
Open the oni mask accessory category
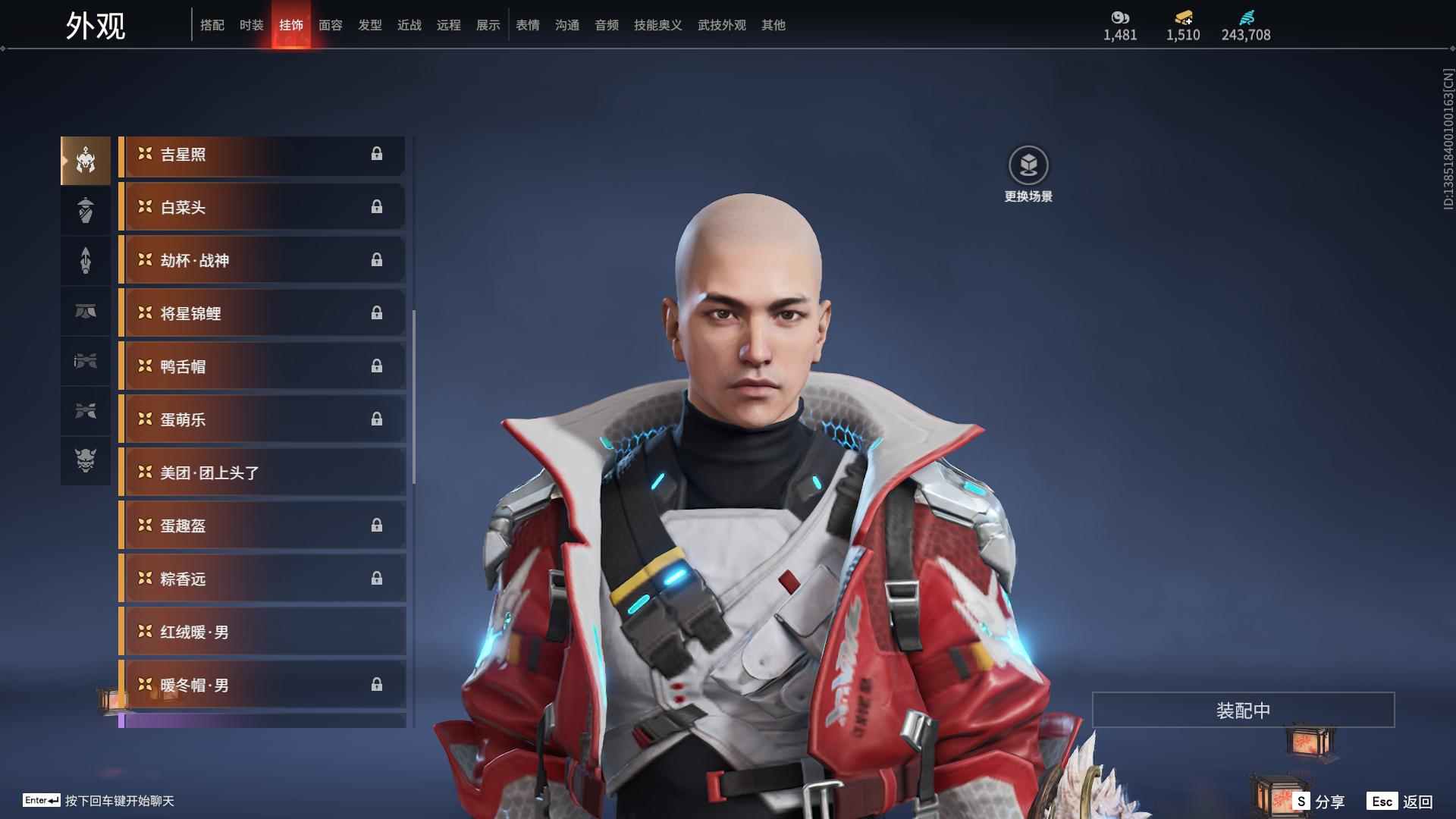pyautogui.click(x=86, y=461)
